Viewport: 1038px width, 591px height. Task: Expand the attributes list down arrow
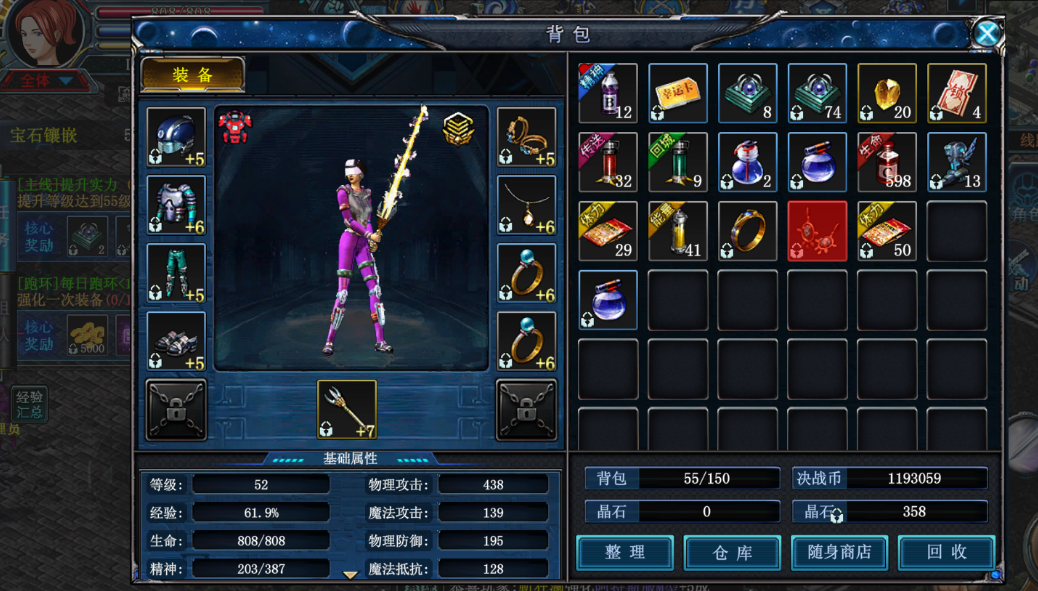(x=350, y=575)
